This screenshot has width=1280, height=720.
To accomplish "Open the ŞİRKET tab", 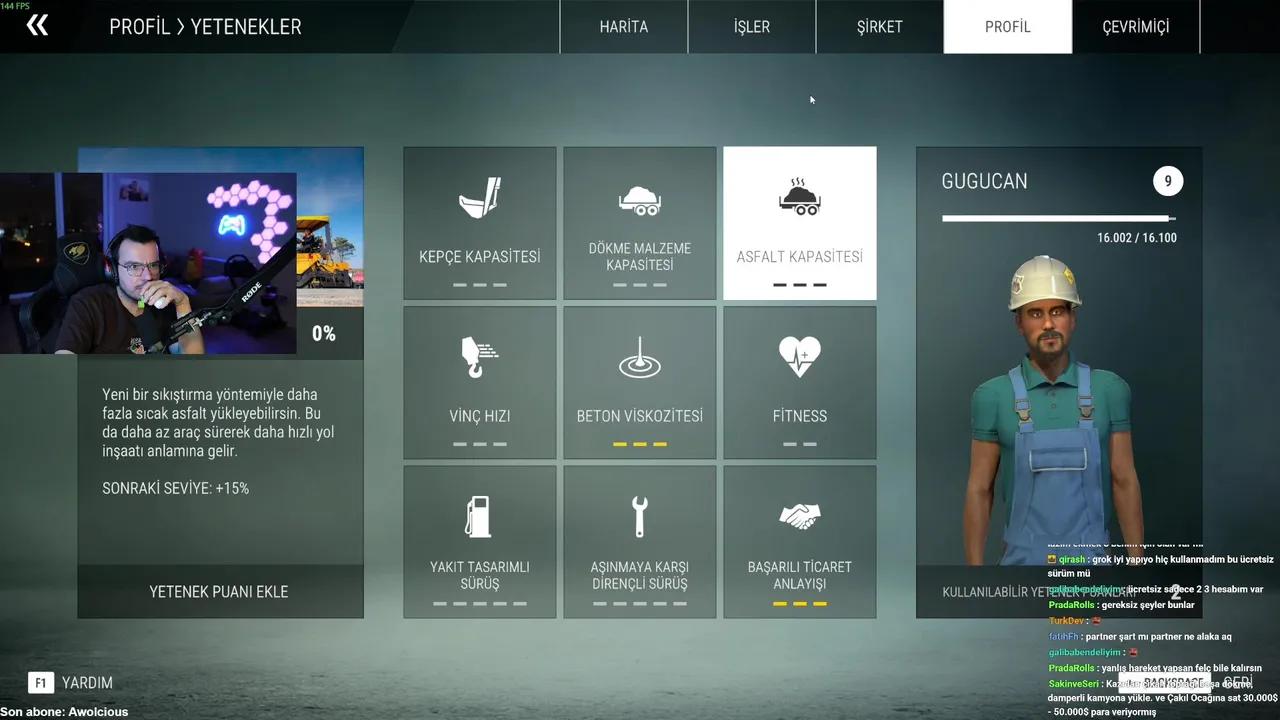I will 879,27.
